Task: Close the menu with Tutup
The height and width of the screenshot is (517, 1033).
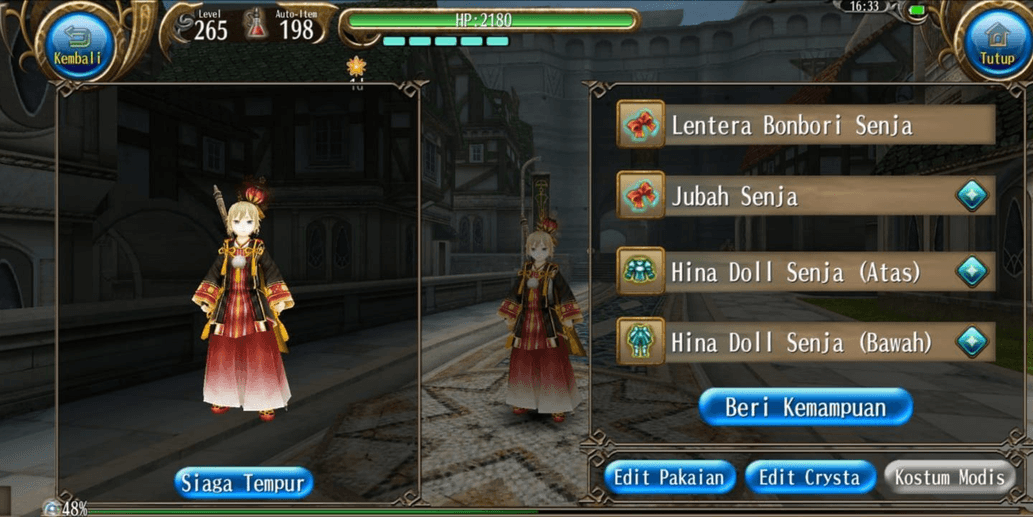Action: tap(996, 44)
